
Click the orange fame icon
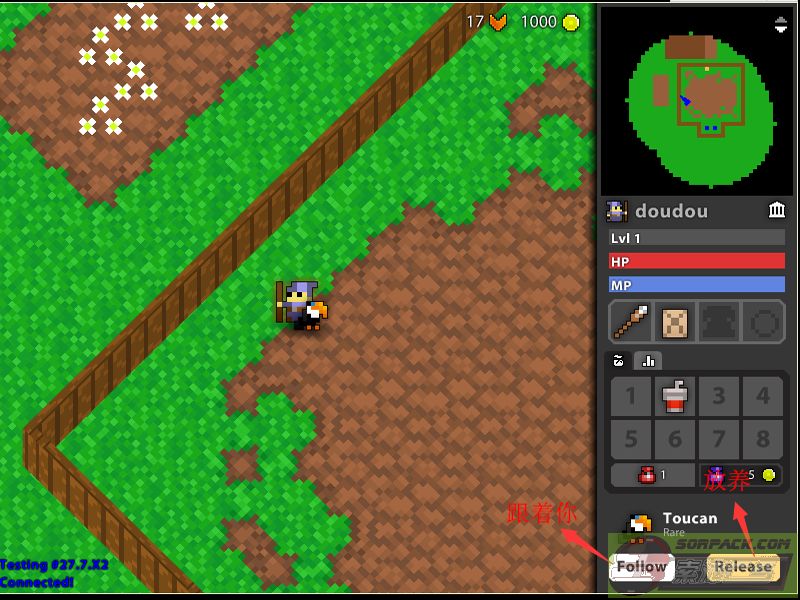499,22
